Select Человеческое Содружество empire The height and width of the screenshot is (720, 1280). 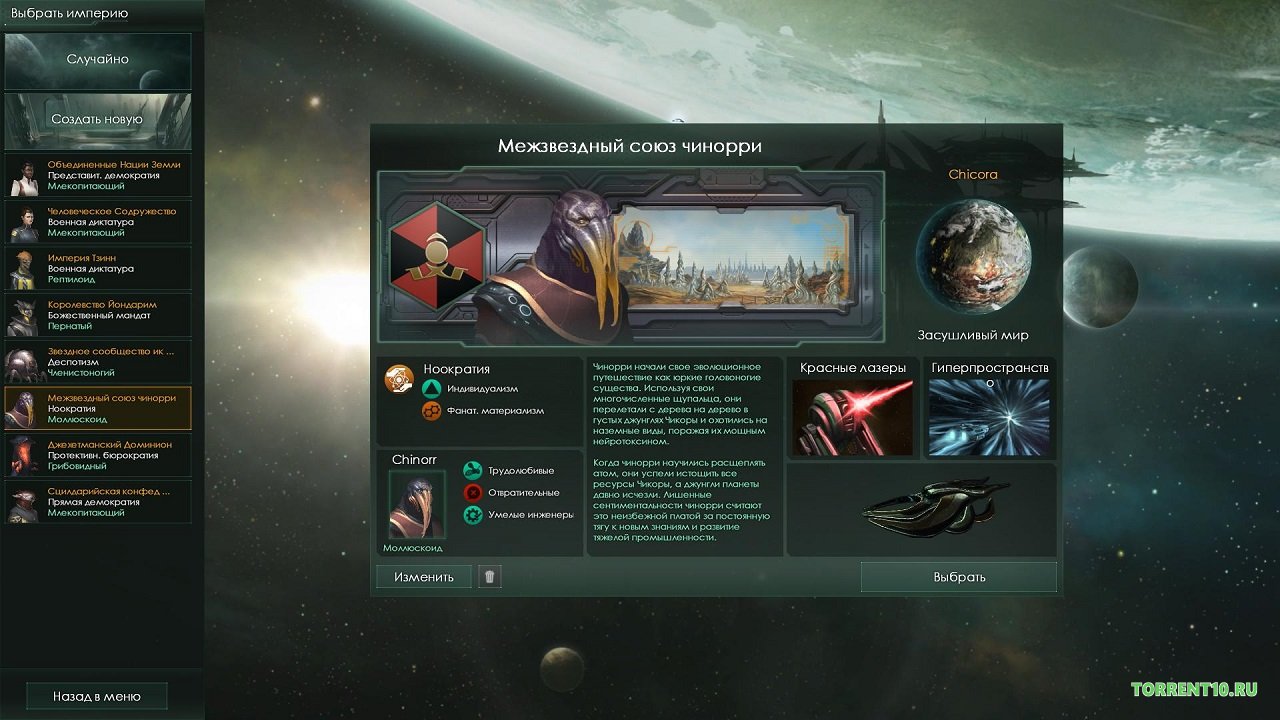click(98, 222)
